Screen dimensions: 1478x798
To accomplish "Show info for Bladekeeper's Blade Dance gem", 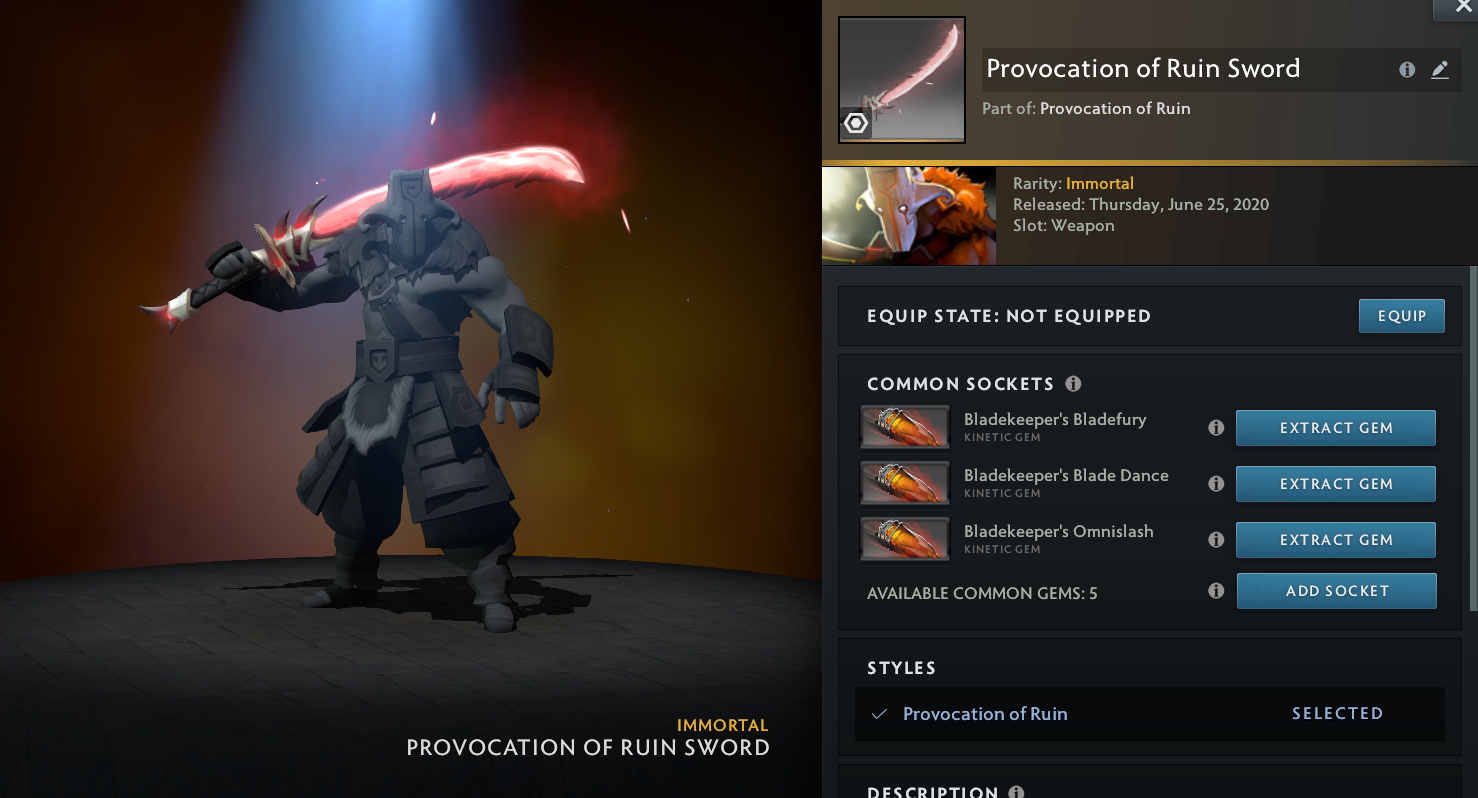I will pyautogui.click(x=1216, y=484).
